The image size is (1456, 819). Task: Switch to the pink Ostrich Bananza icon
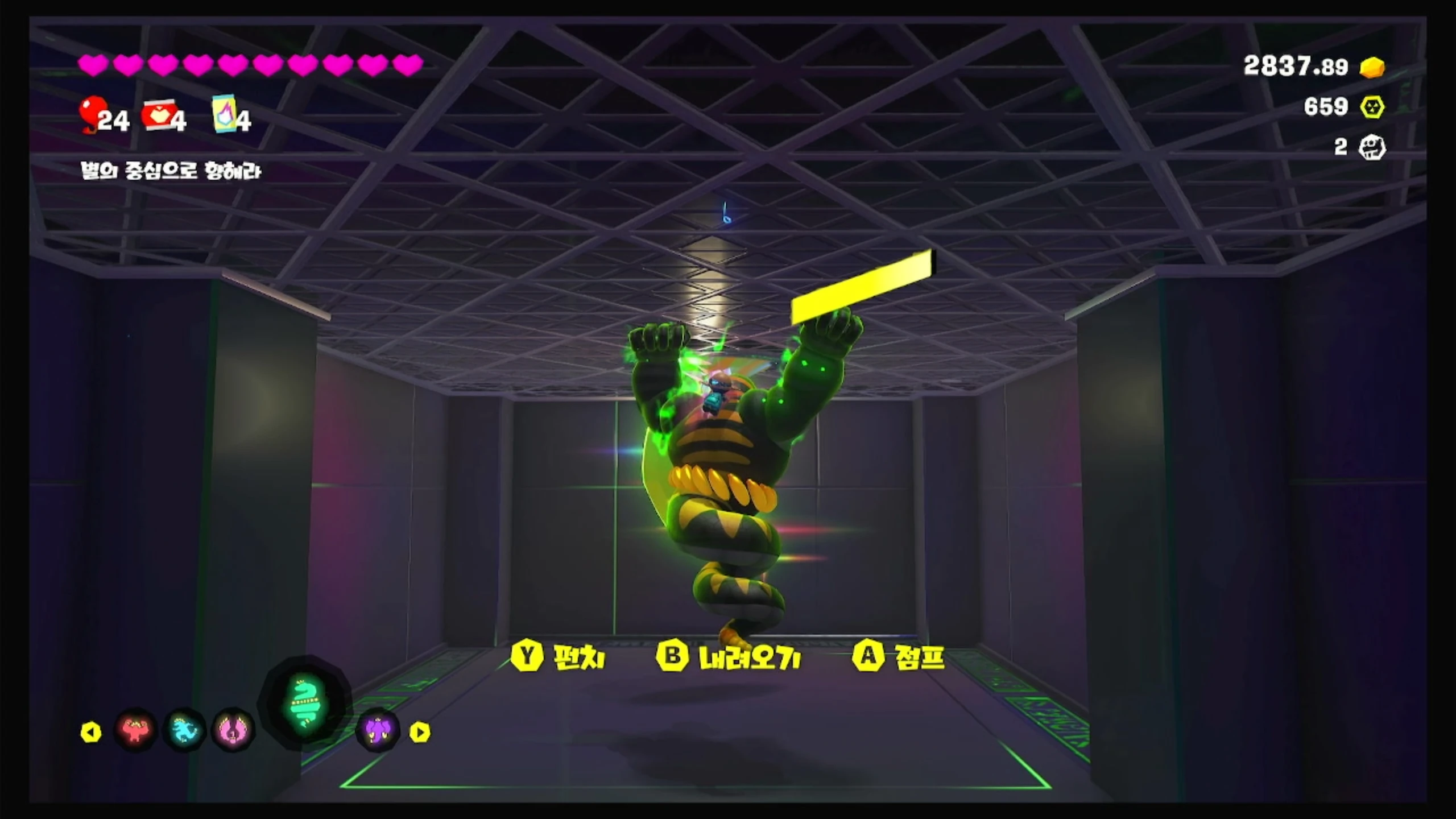[x=233, y=730]
